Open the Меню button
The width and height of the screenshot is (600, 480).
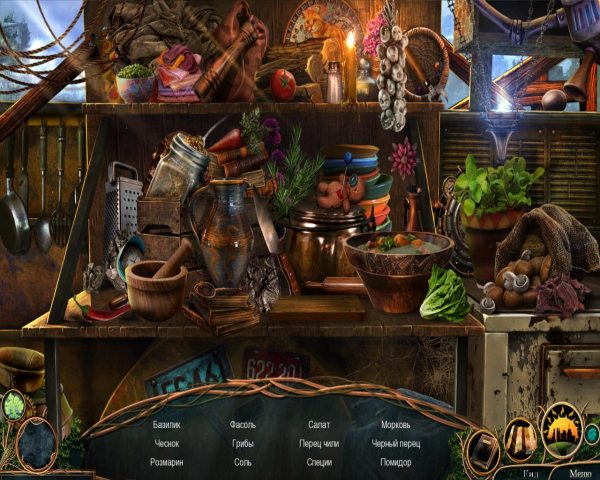(x=579, y=473)
